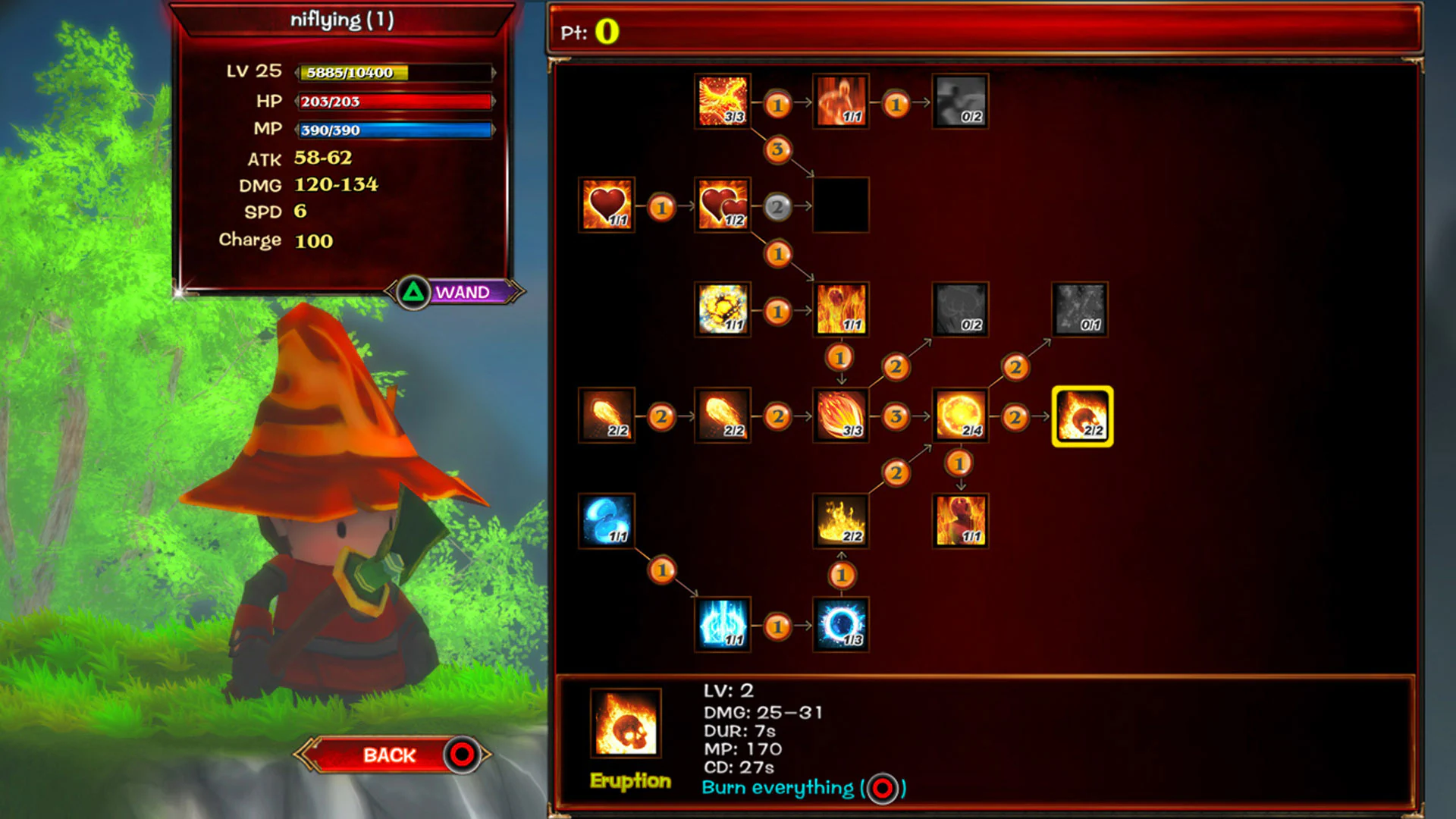The width and height of the screenshot is (1456, 819).
Task: Select the flame field skill rated 2/2
Action: 841,521
